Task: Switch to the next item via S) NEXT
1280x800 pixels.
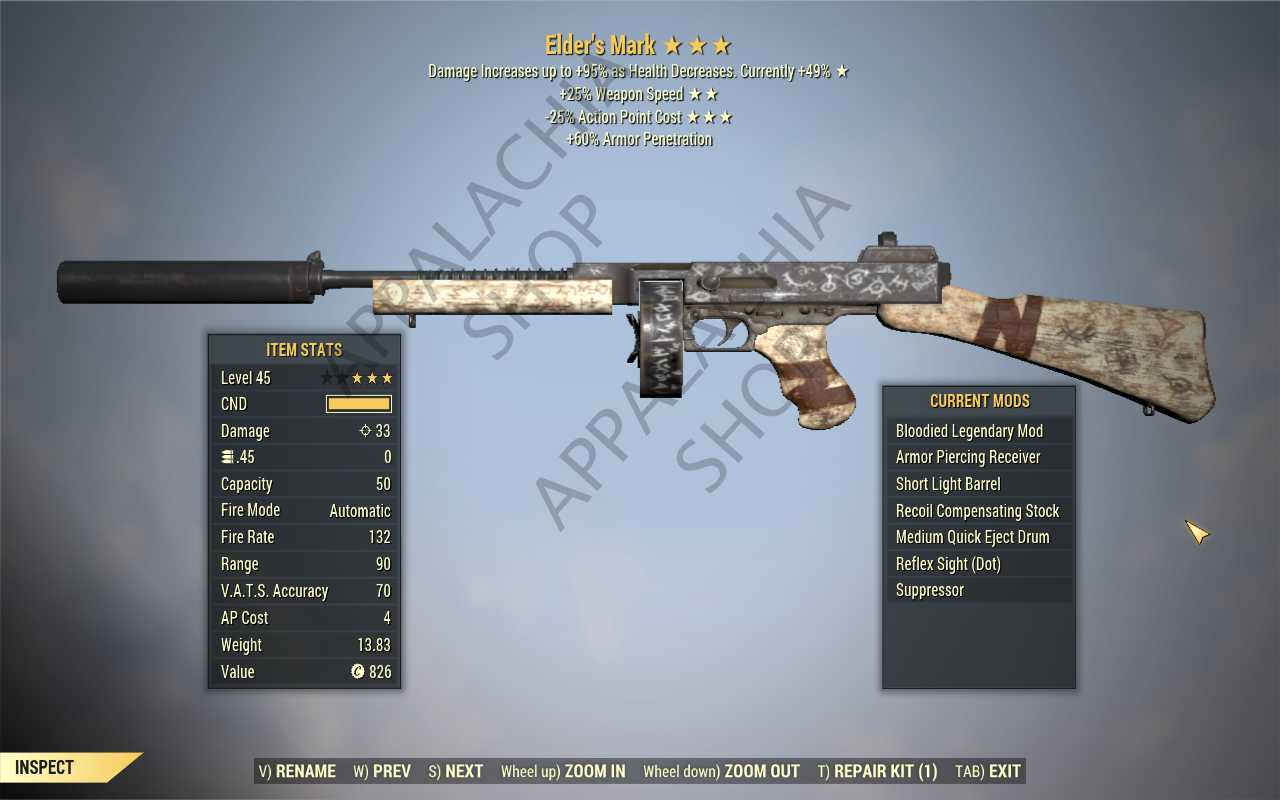Action: tap(455, 771)
